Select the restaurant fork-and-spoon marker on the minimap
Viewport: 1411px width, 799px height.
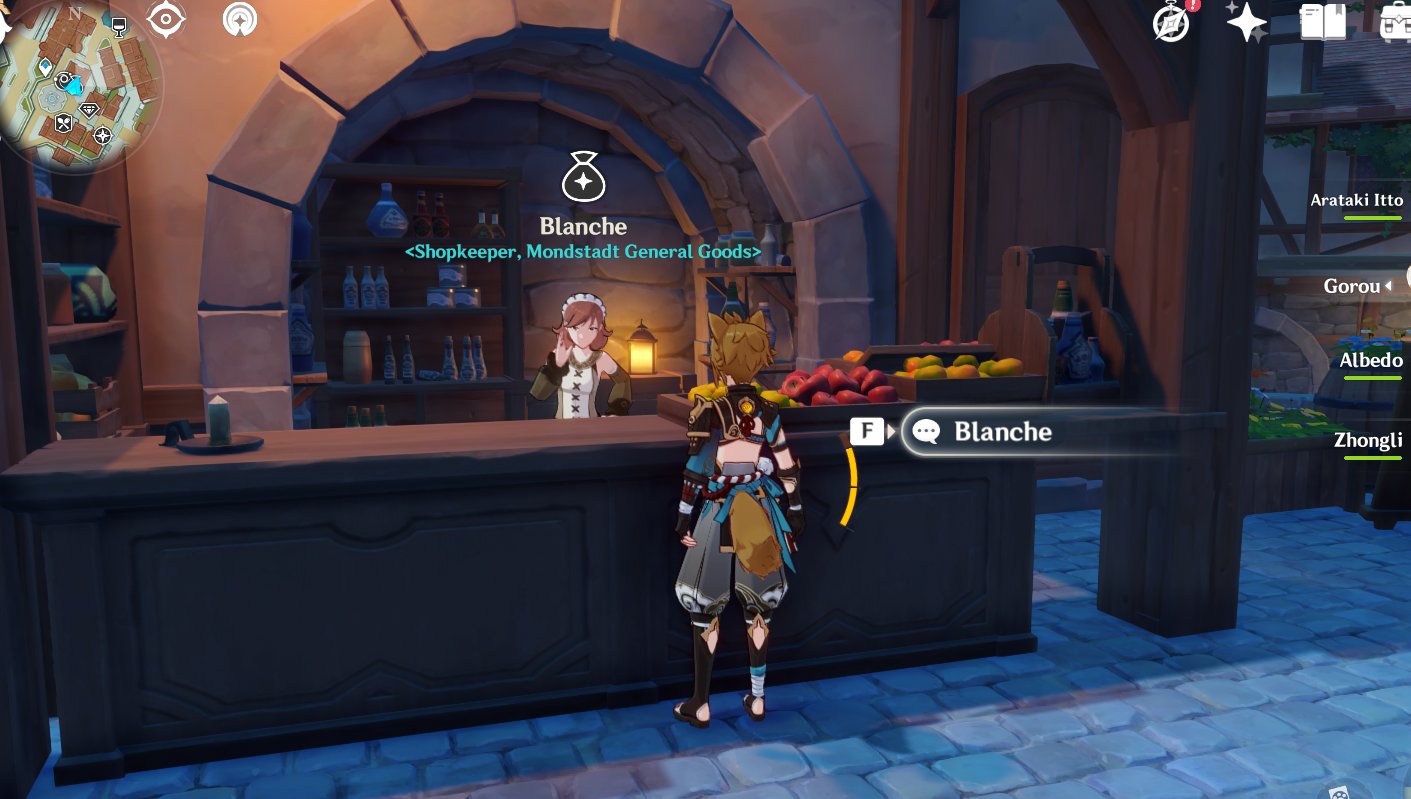tap(64, 122)
